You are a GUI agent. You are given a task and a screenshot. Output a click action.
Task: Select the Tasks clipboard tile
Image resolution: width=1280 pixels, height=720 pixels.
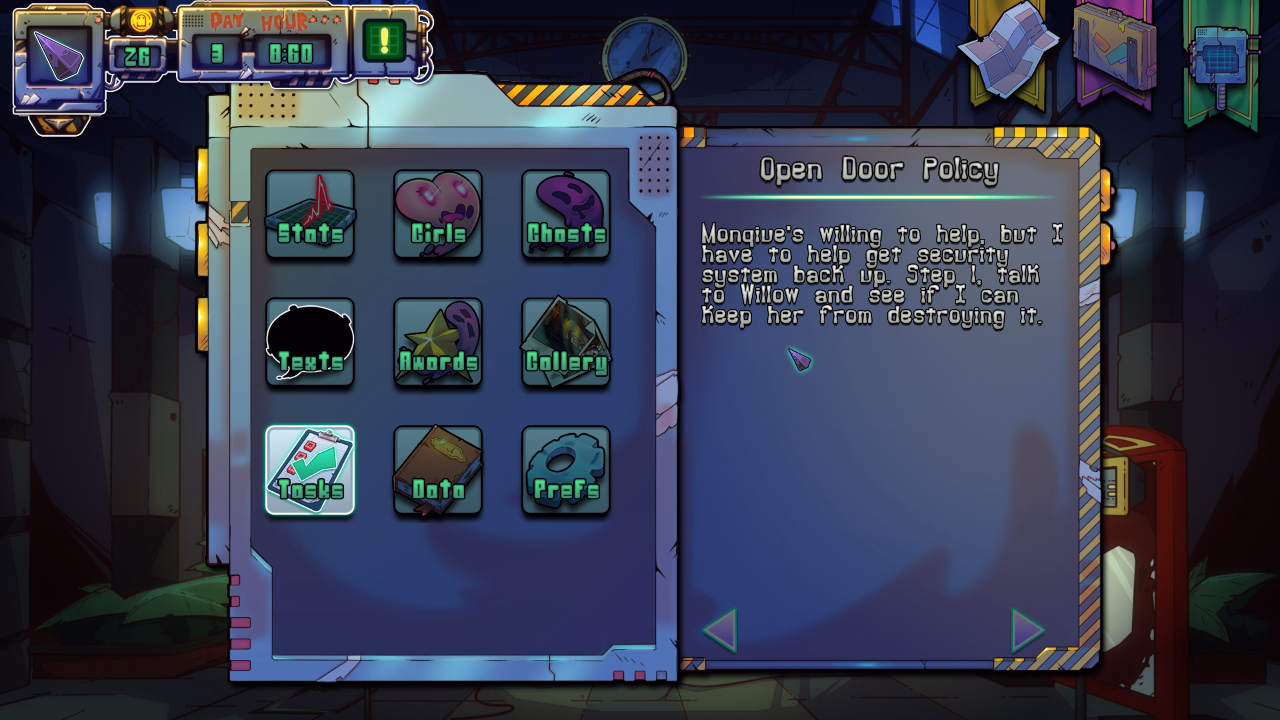pos(310,470)
